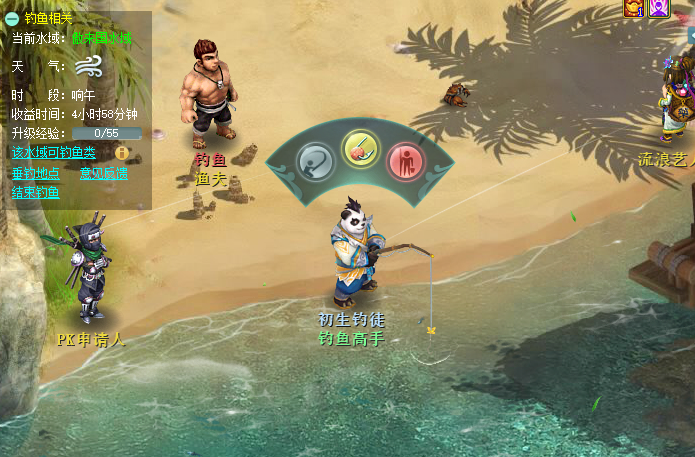Viewport: 695px width, 457px height.
Task: Click the gold ingot buff icon
Action: point(633,8)
